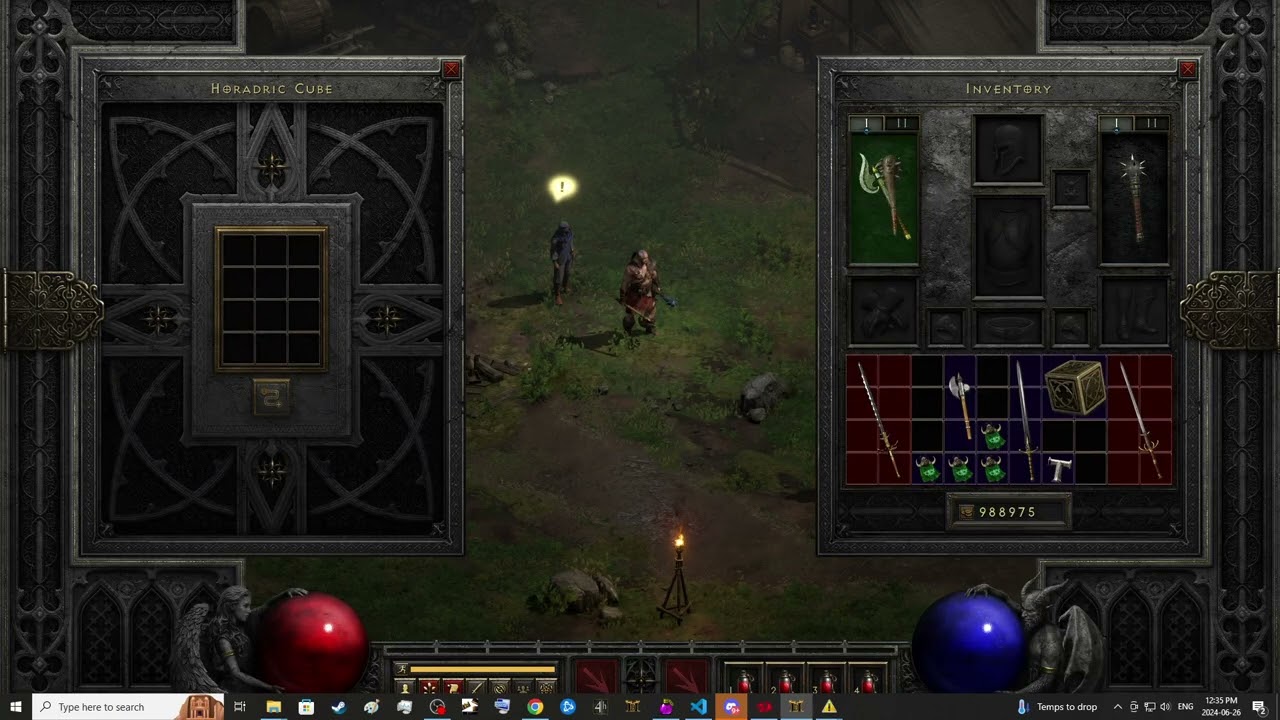Open the left-click skill selector
This screenshot has width=1280, height=720.
click(x=596, y=676)
